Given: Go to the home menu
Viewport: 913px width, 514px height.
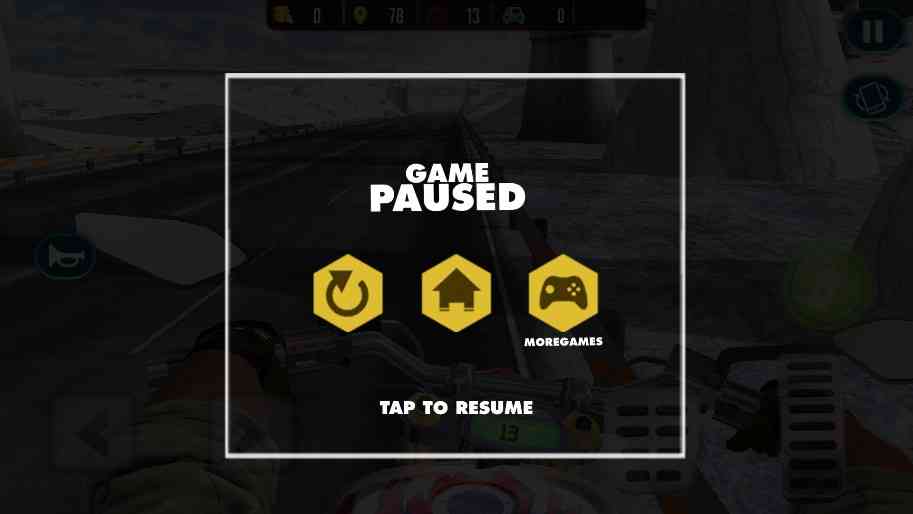Looking at the screenshot, I should [x=455, y=293].
